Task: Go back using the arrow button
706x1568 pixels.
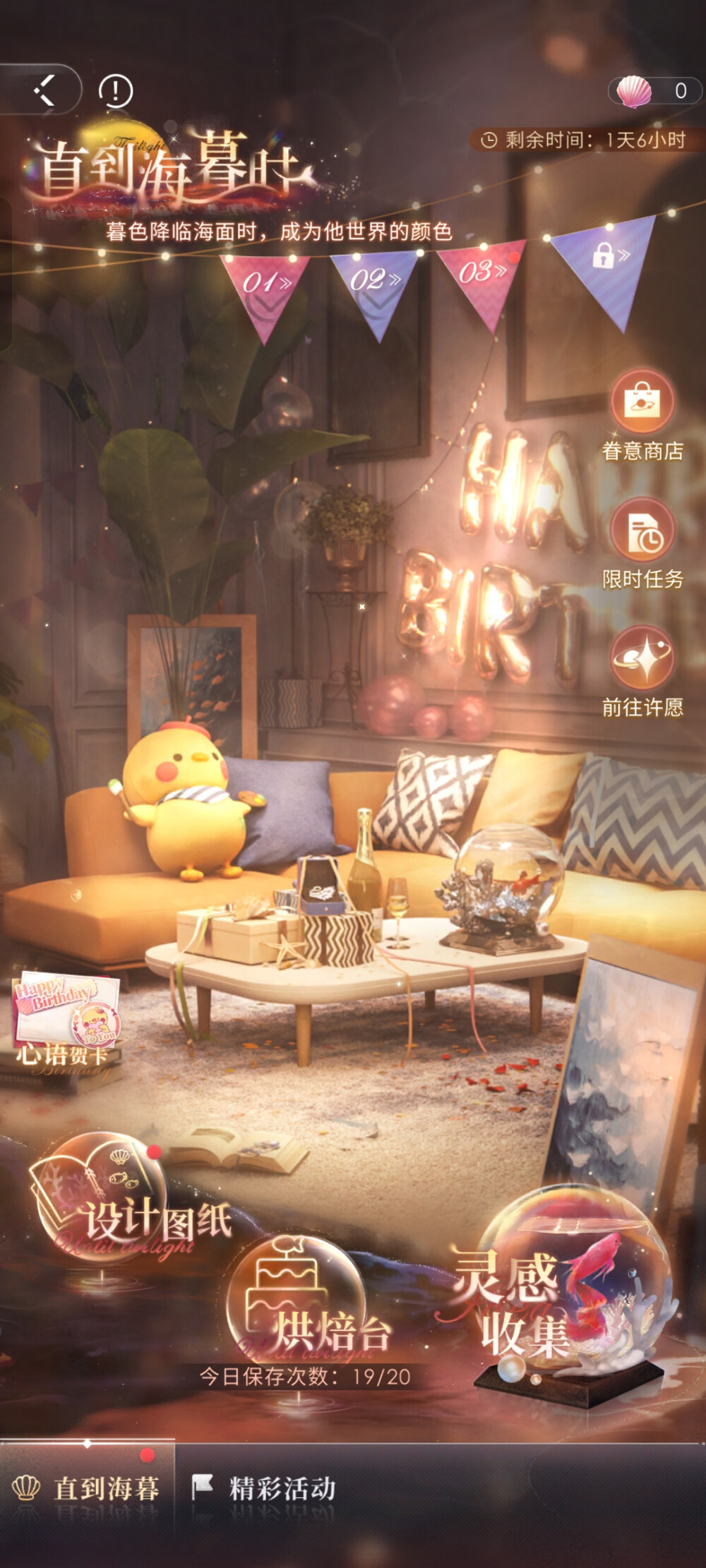Action: click(x=44, y=90)
